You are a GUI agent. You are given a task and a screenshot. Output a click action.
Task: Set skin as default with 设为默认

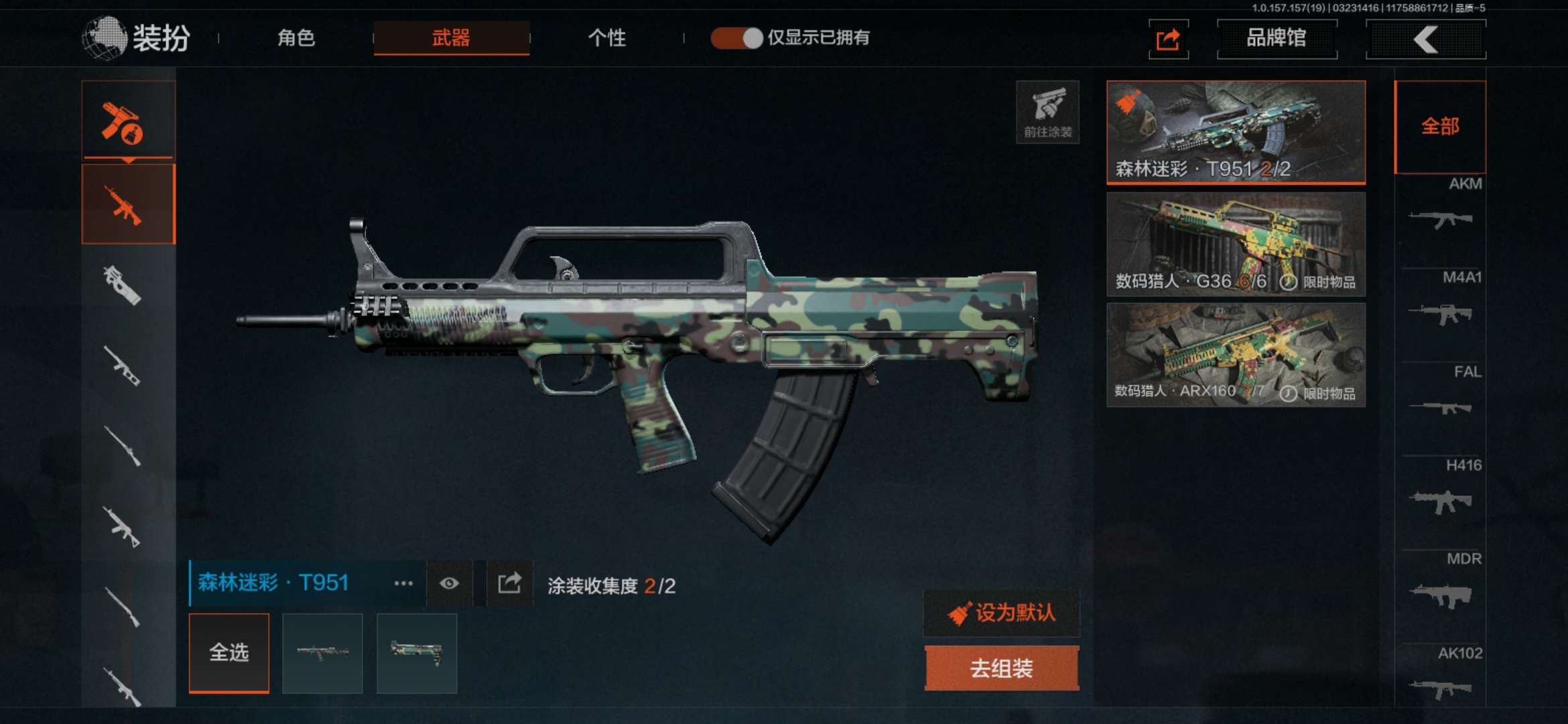point(1002,613)
